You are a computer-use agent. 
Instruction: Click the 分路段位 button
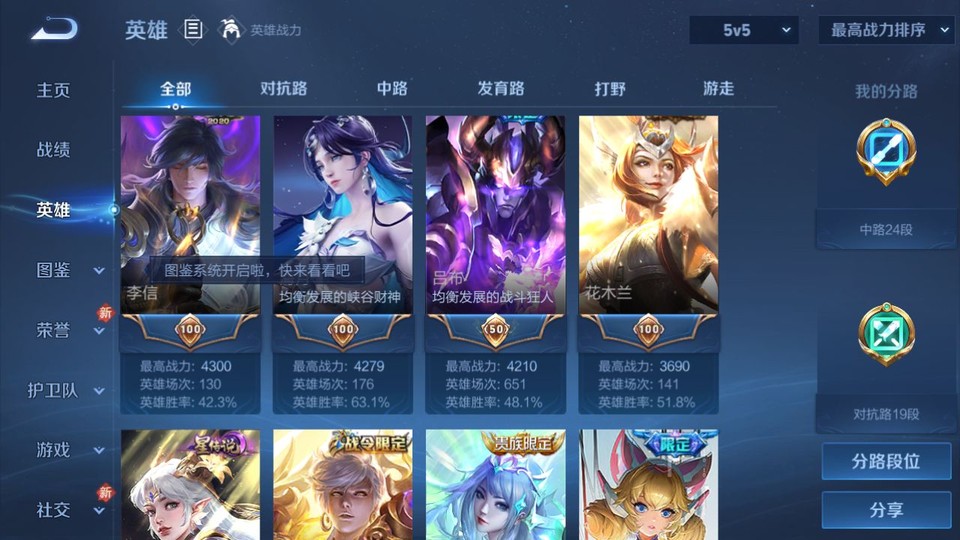[x=886, y=462]
